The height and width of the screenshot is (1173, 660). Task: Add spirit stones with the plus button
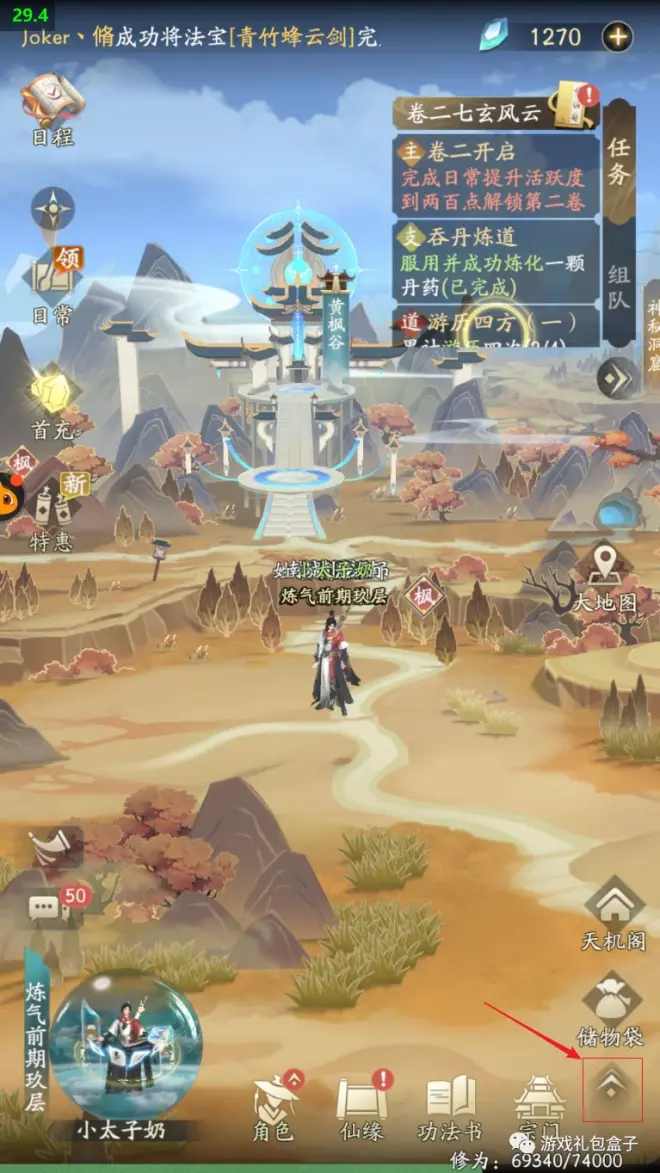click(617, 37)
